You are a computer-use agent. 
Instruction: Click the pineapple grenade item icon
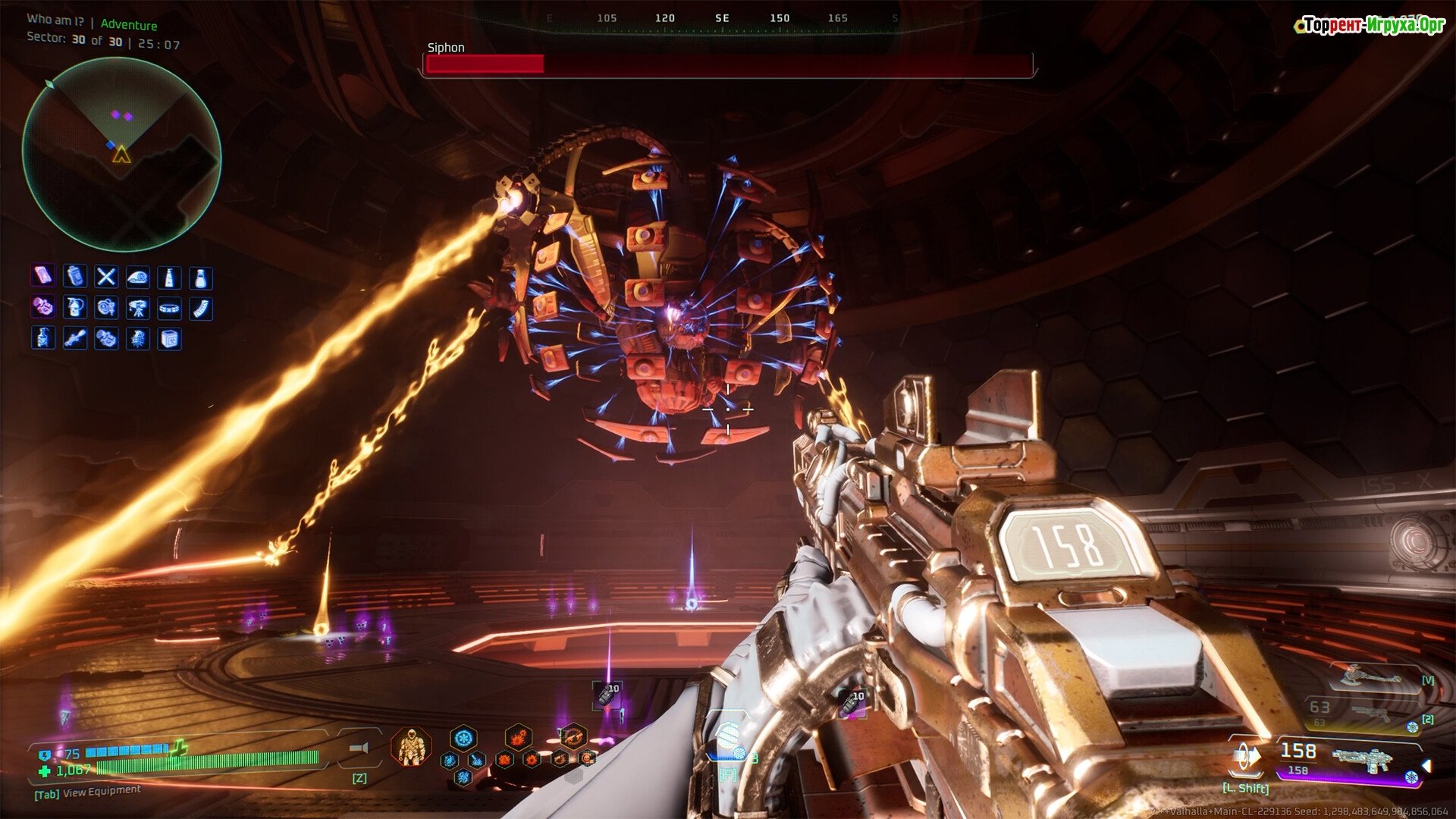pos(137,338)
